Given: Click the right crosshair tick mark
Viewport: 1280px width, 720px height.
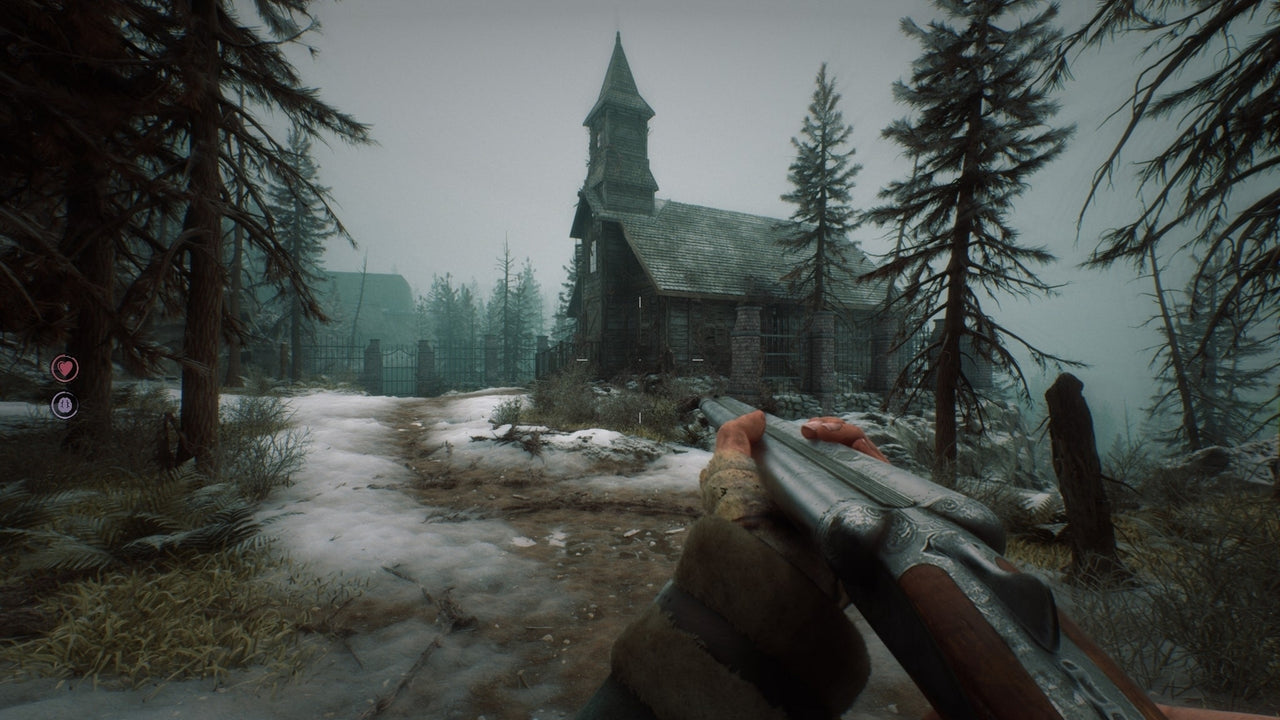Looking at the screenshot, I should pyautogui.click(x=697, y=360).
